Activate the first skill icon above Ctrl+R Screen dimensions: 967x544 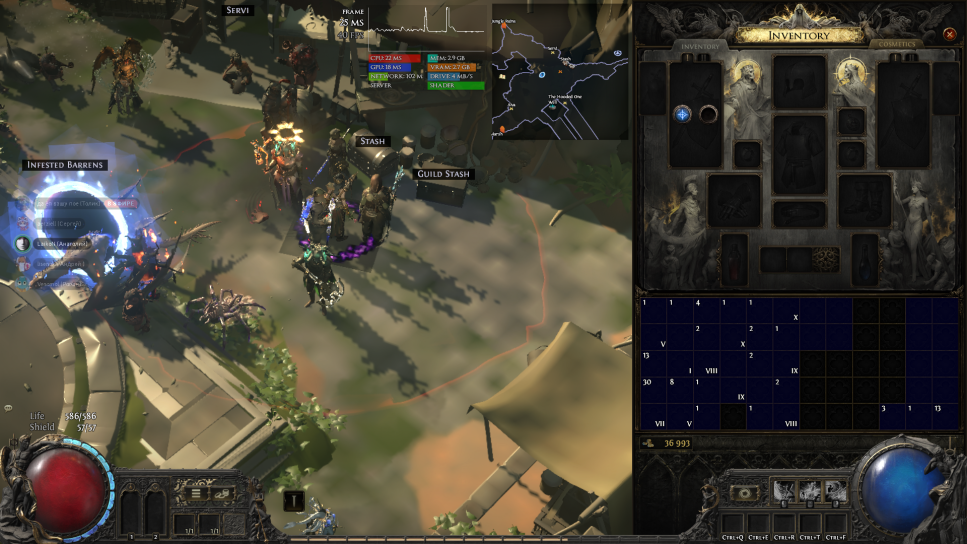click(783, 490)
